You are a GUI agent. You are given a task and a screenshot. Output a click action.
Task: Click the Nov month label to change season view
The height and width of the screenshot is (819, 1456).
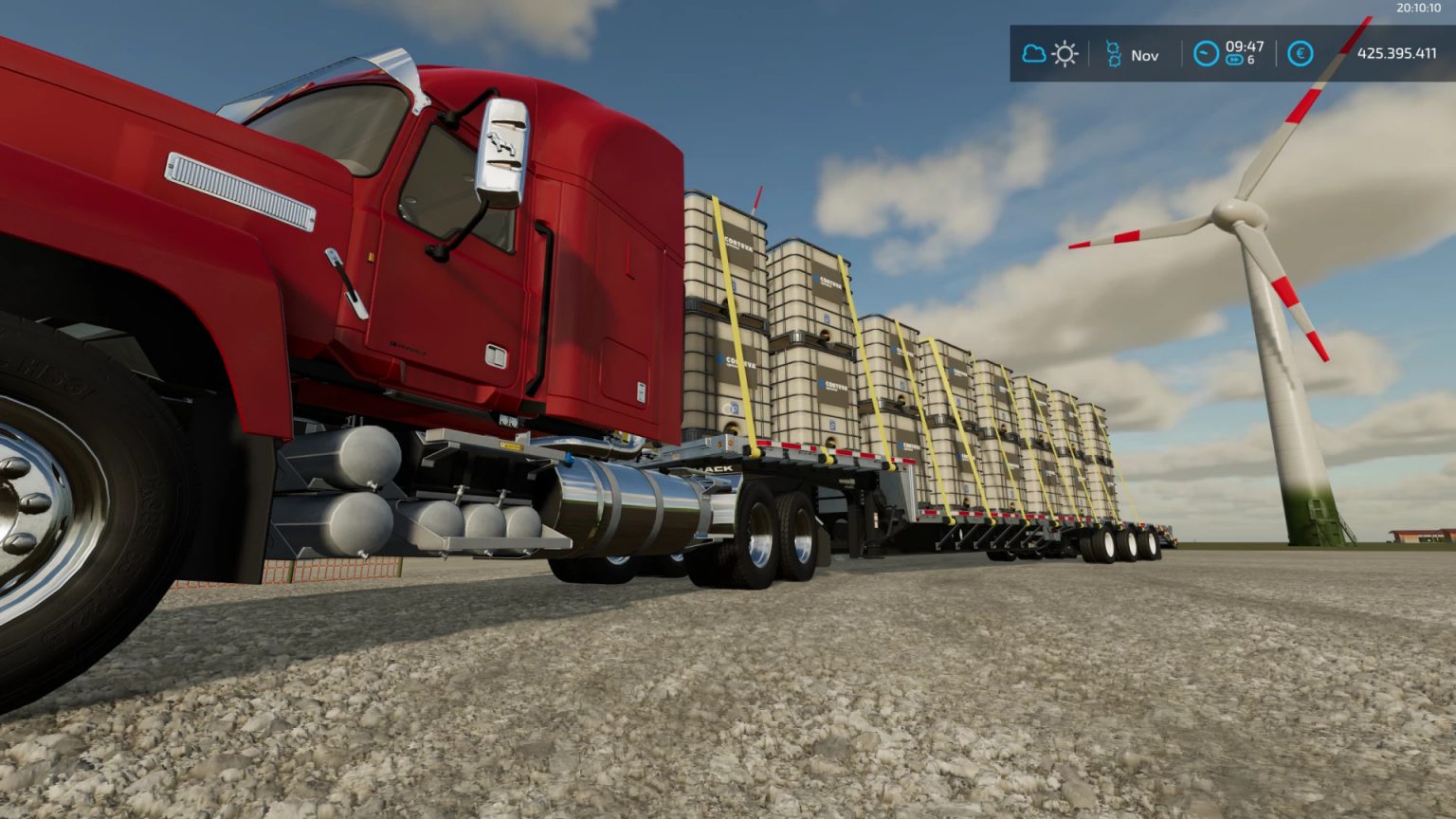[x=1145, y=54]
